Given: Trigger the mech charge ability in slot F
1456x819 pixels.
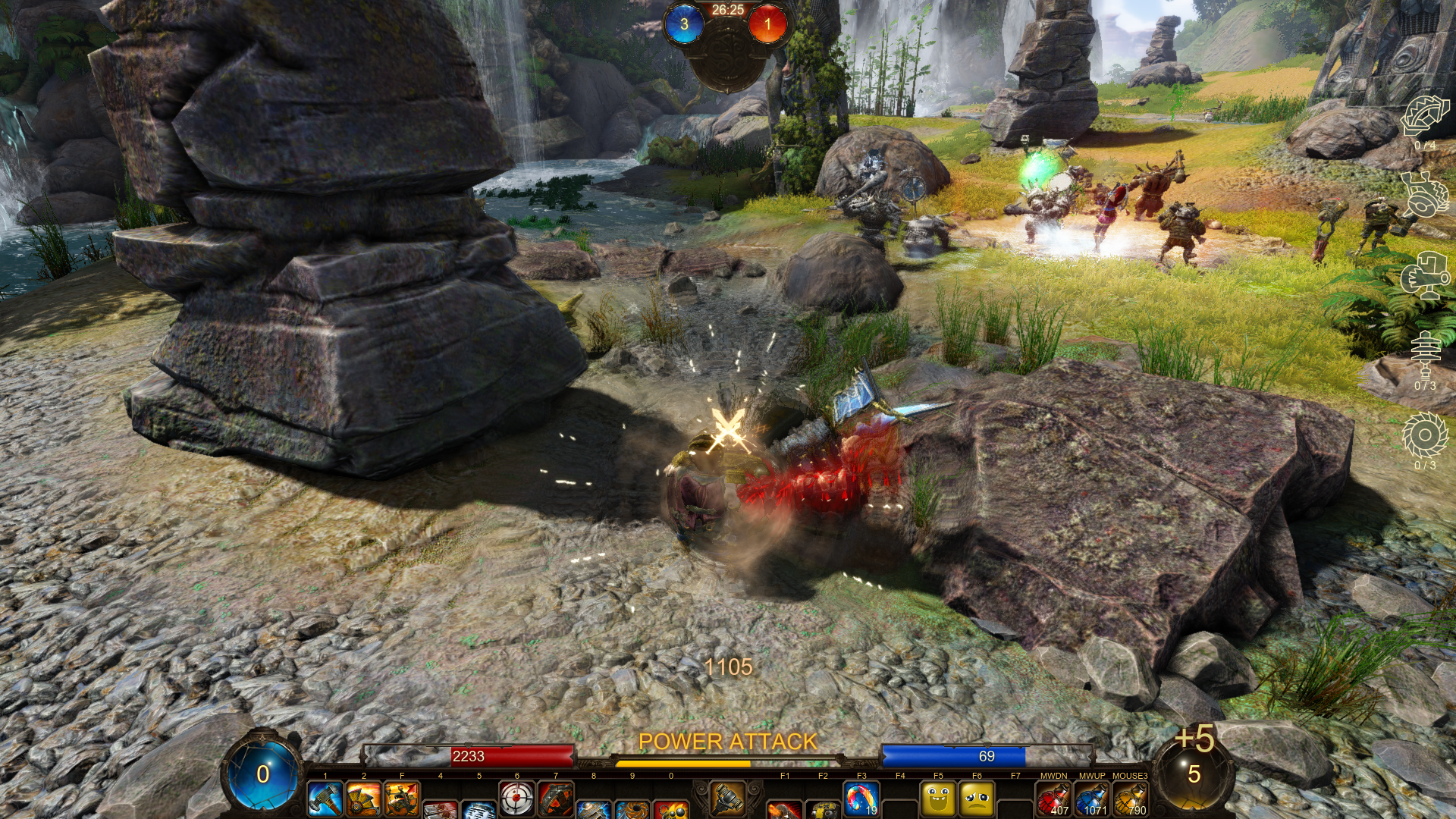Looking at the screenshot, I should [x=402, y=799].
